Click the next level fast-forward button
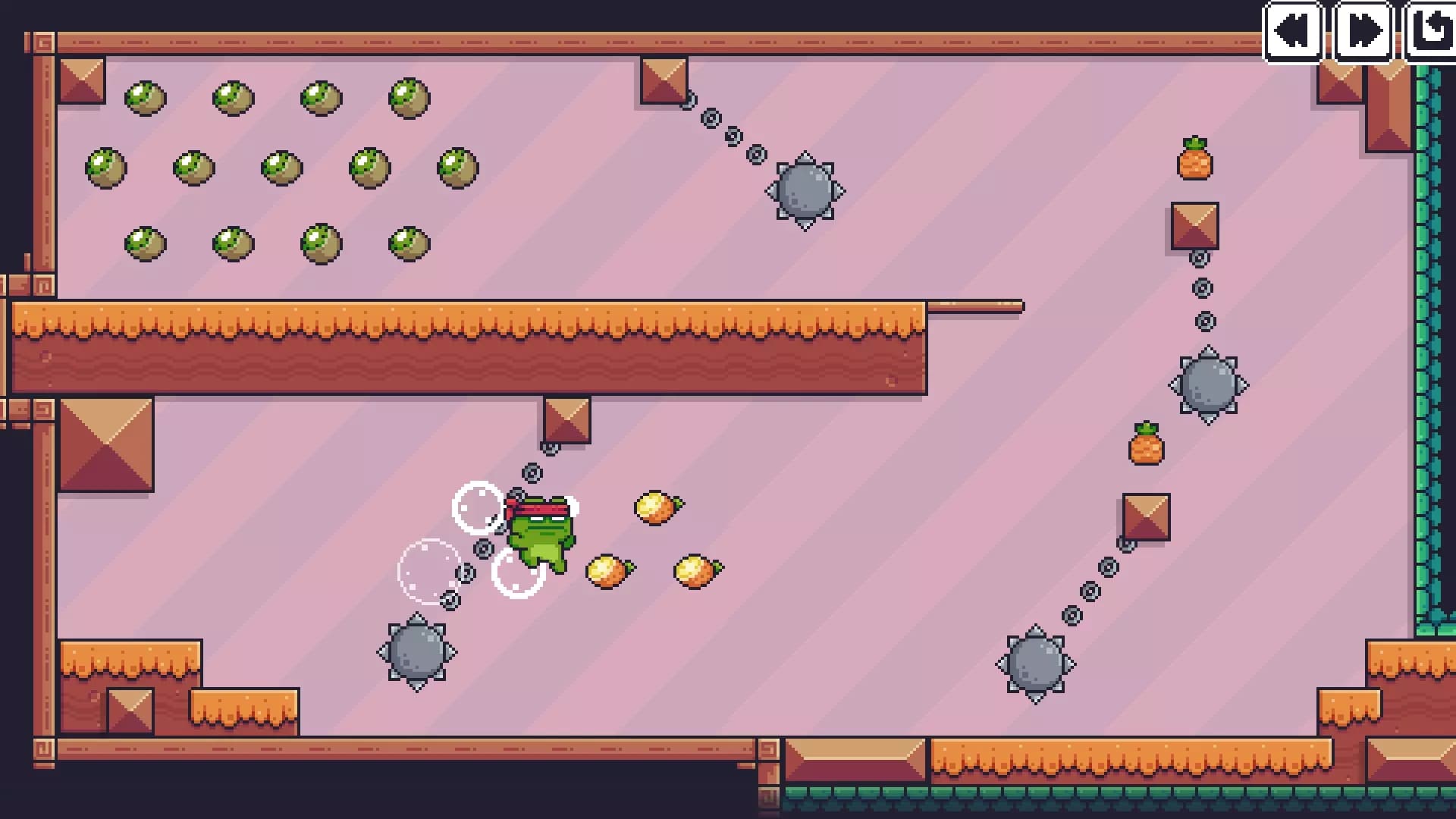This screenshot has width=1456, height=819. point(1363,30)
